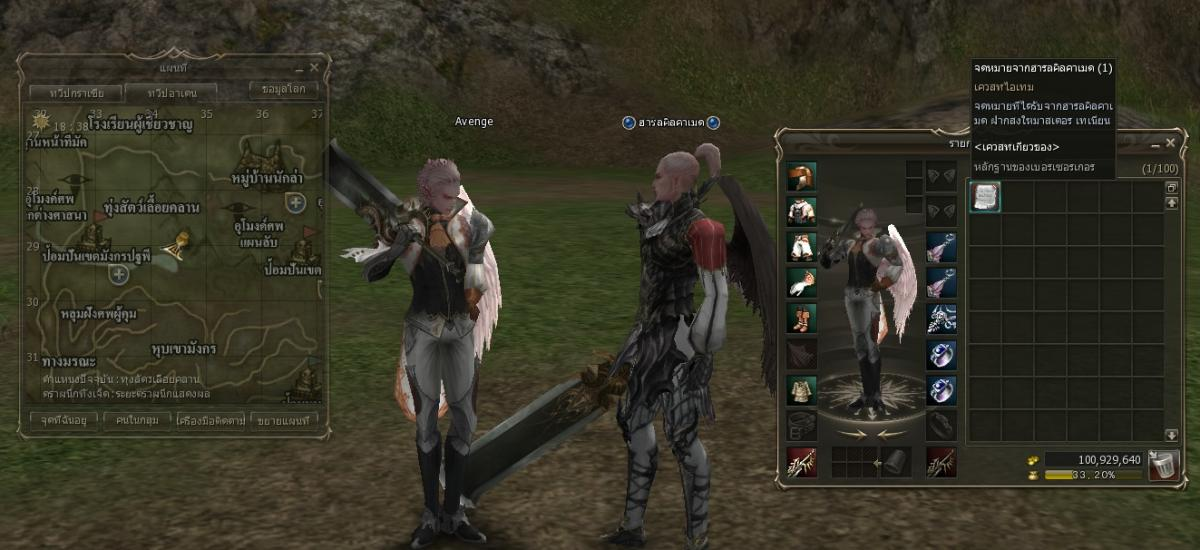Viewport: 1200px width, 550px height.
Task: Select the quest letter item in inventory
Action: [985, 196]
